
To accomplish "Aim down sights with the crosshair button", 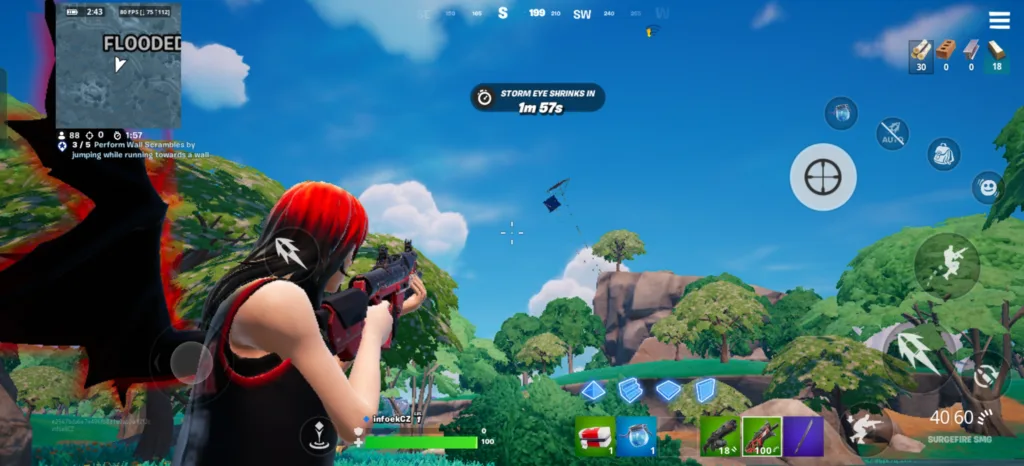I will 822,177.
